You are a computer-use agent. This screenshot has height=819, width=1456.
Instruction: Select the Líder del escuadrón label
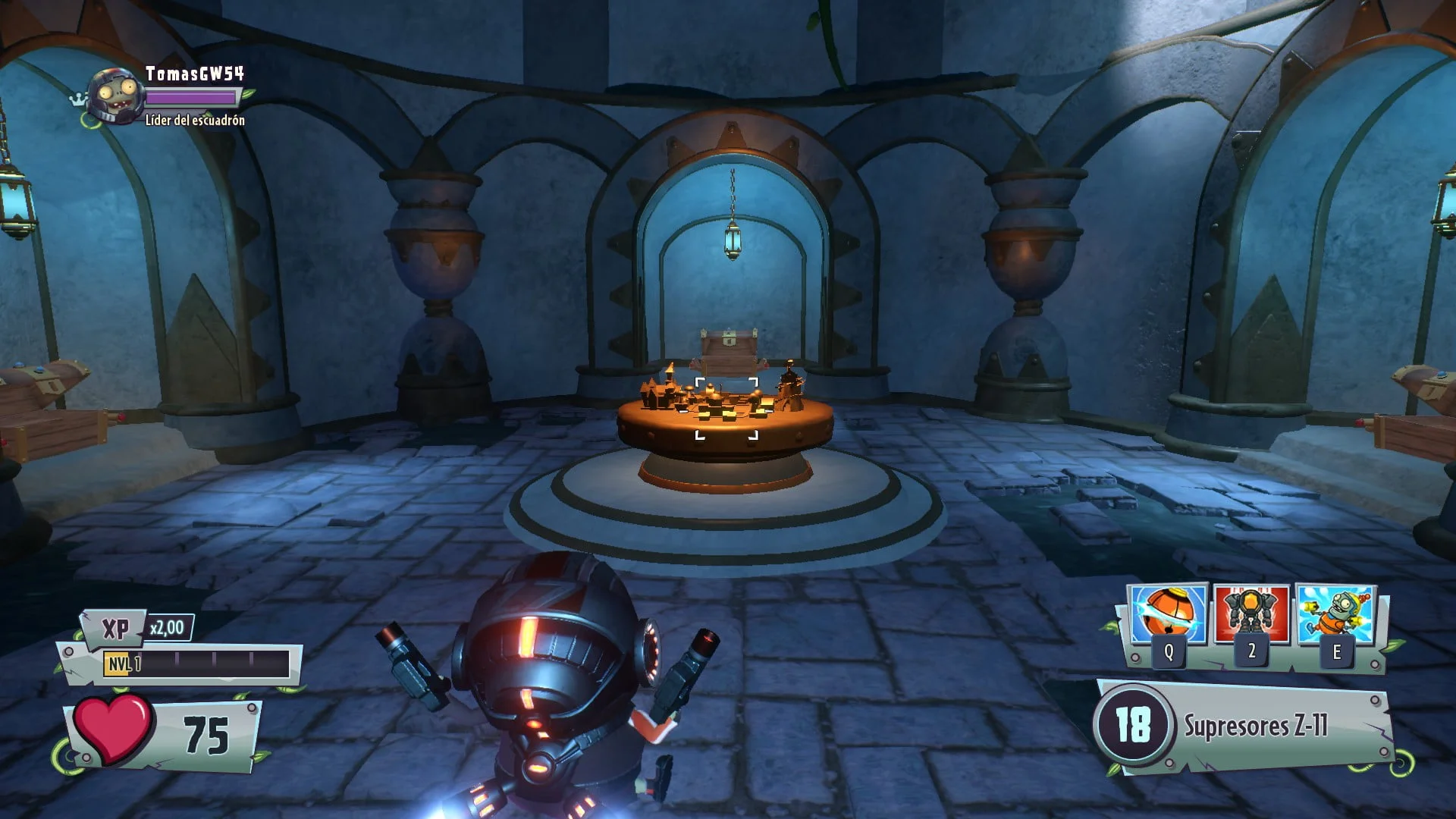pos(196,120)
